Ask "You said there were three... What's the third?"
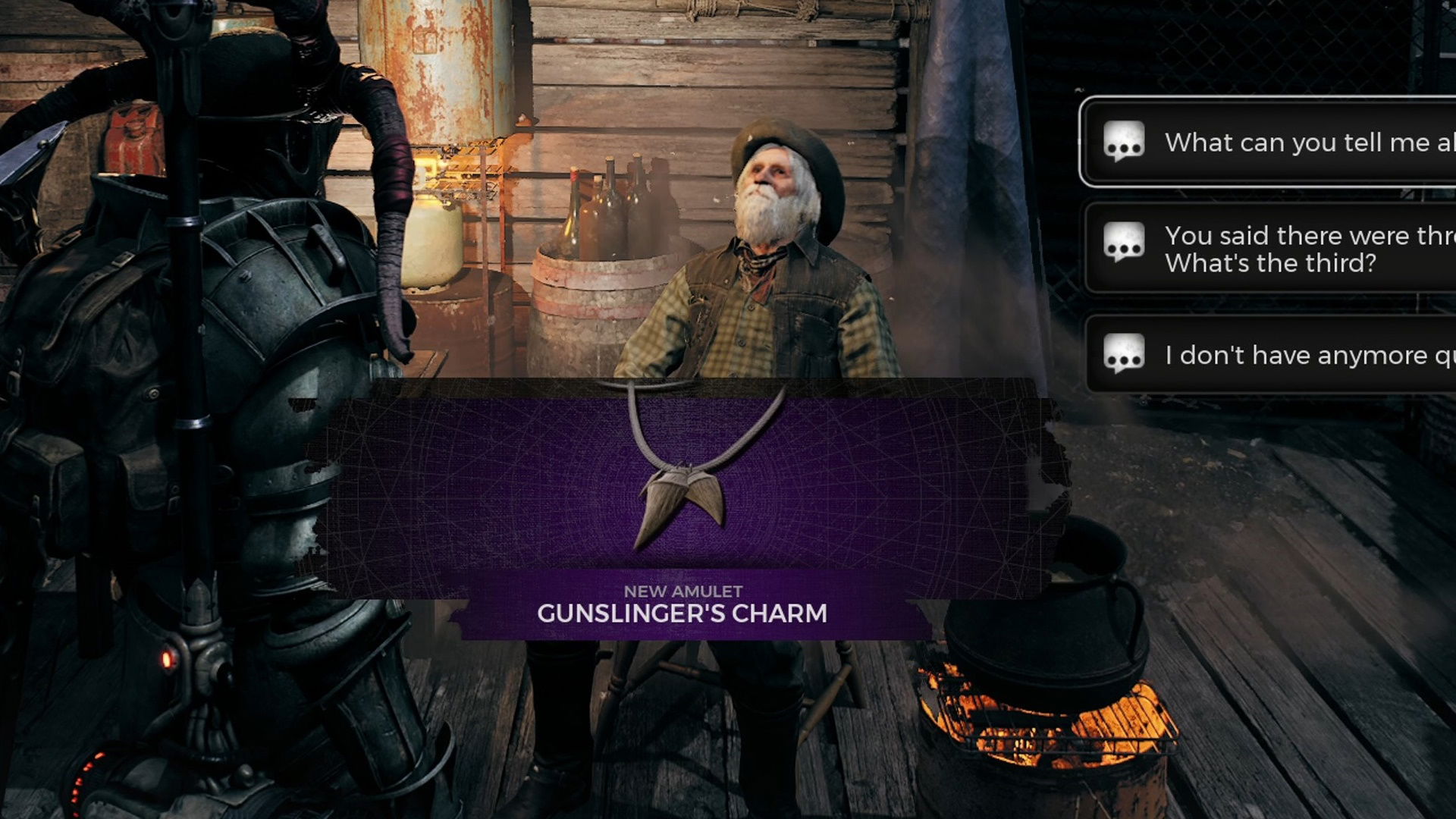The image size is (1456, 819). 1289,249
